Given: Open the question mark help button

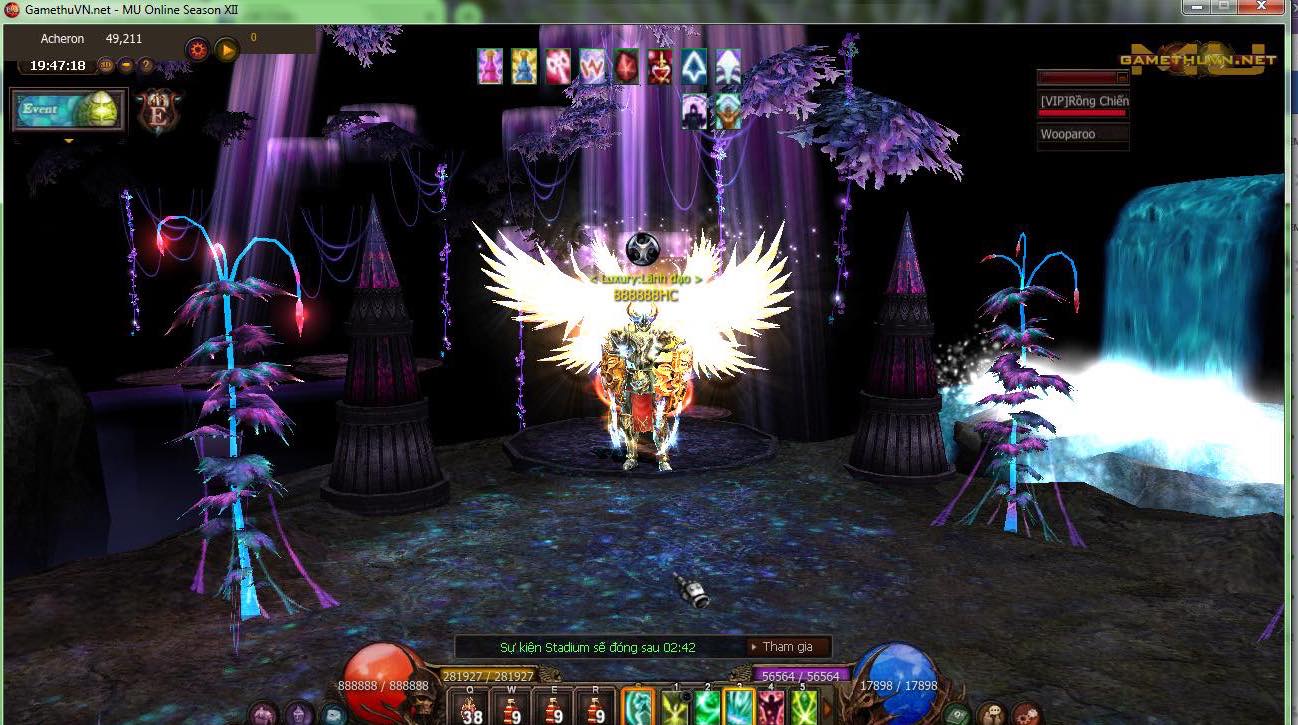Looking at the screenshot, I should pos(146,66).
